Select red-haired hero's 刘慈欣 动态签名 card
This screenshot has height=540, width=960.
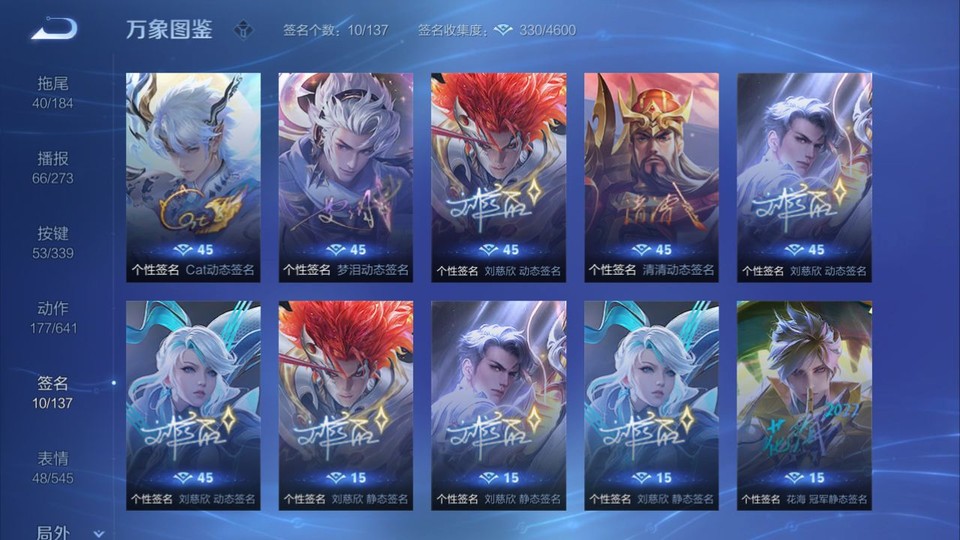(x=498, y=177)
